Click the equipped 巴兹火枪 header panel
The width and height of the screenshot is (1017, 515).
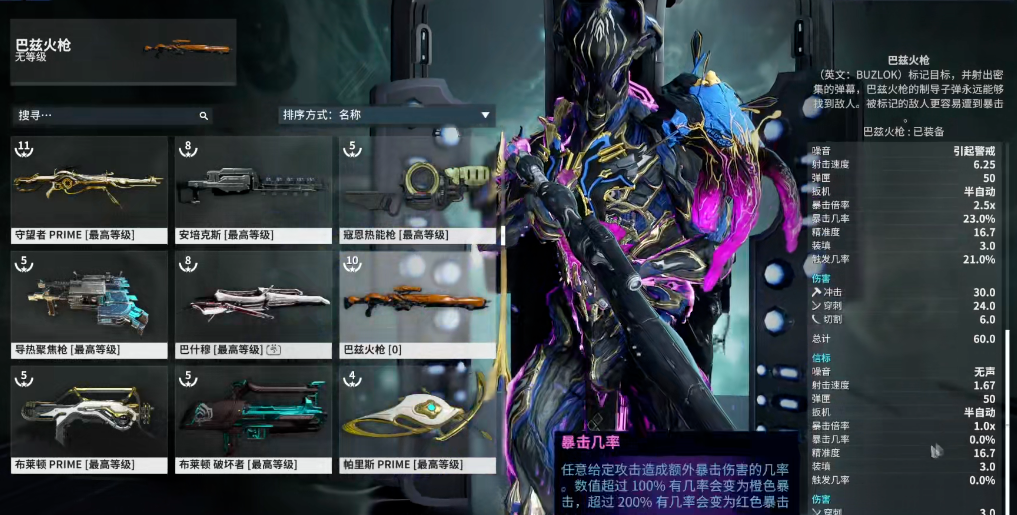[x=124, y=51]
